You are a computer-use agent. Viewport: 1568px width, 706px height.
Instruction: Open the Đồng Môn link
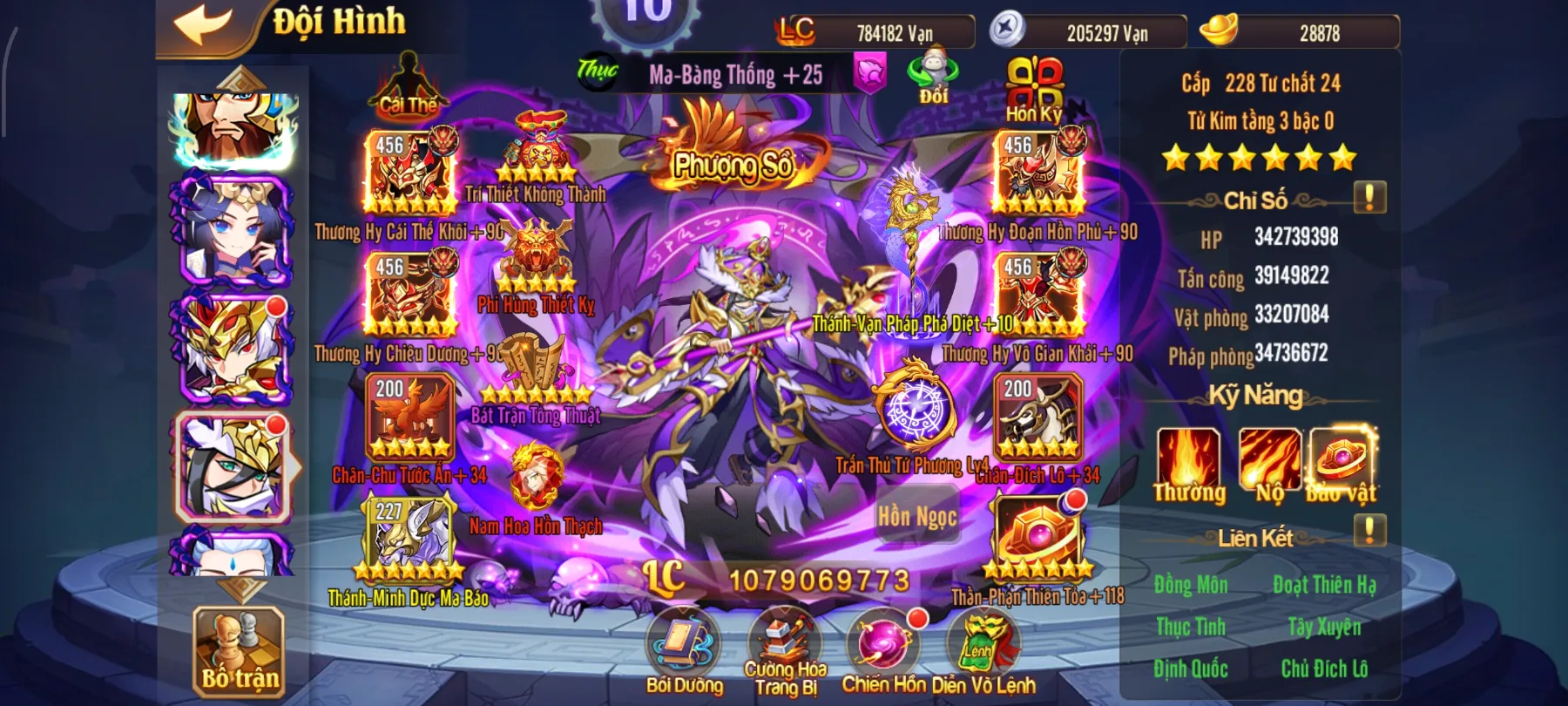[1193, 586]
